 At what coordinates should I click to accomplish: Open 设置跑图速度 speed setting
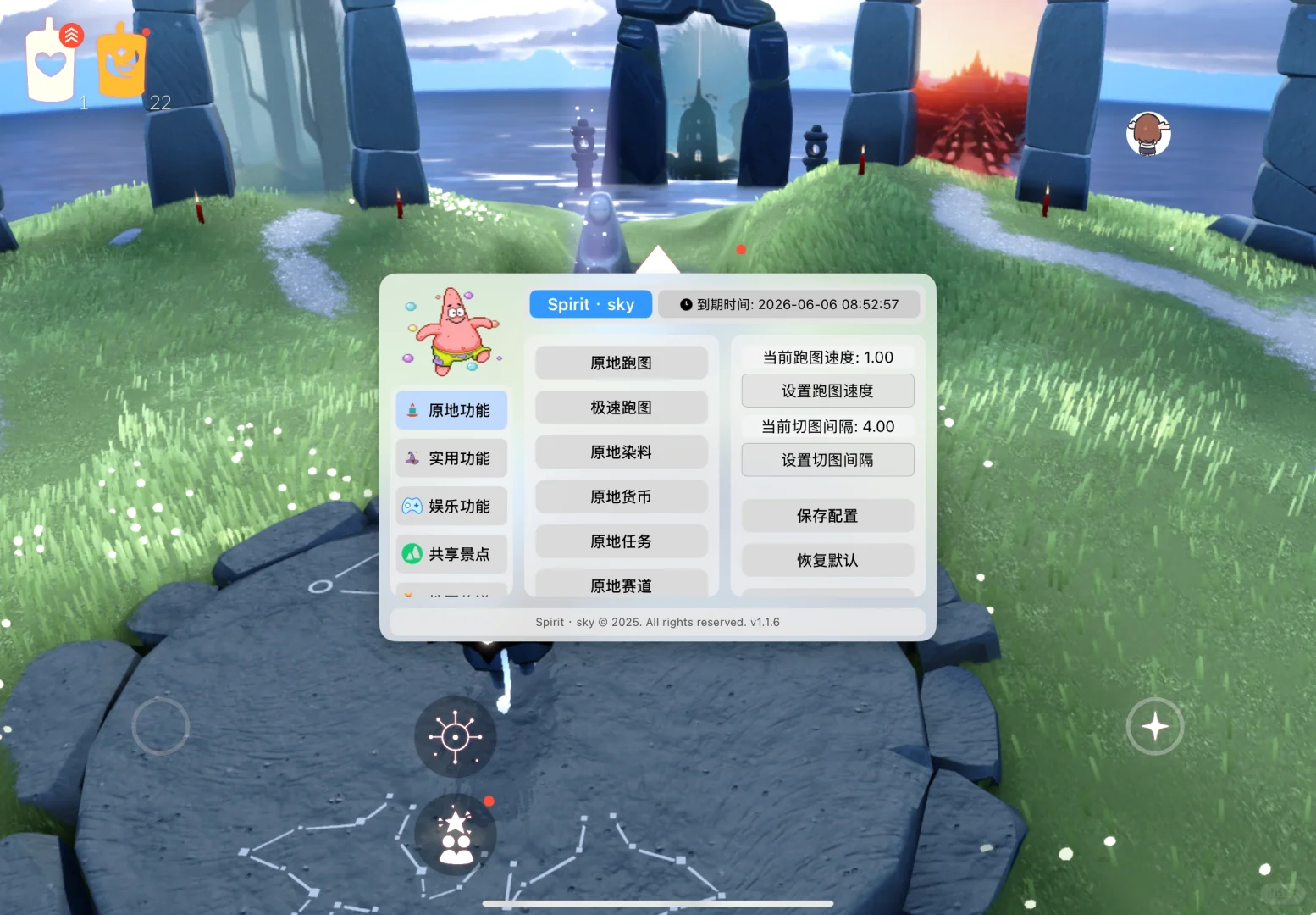click(827, 391)
